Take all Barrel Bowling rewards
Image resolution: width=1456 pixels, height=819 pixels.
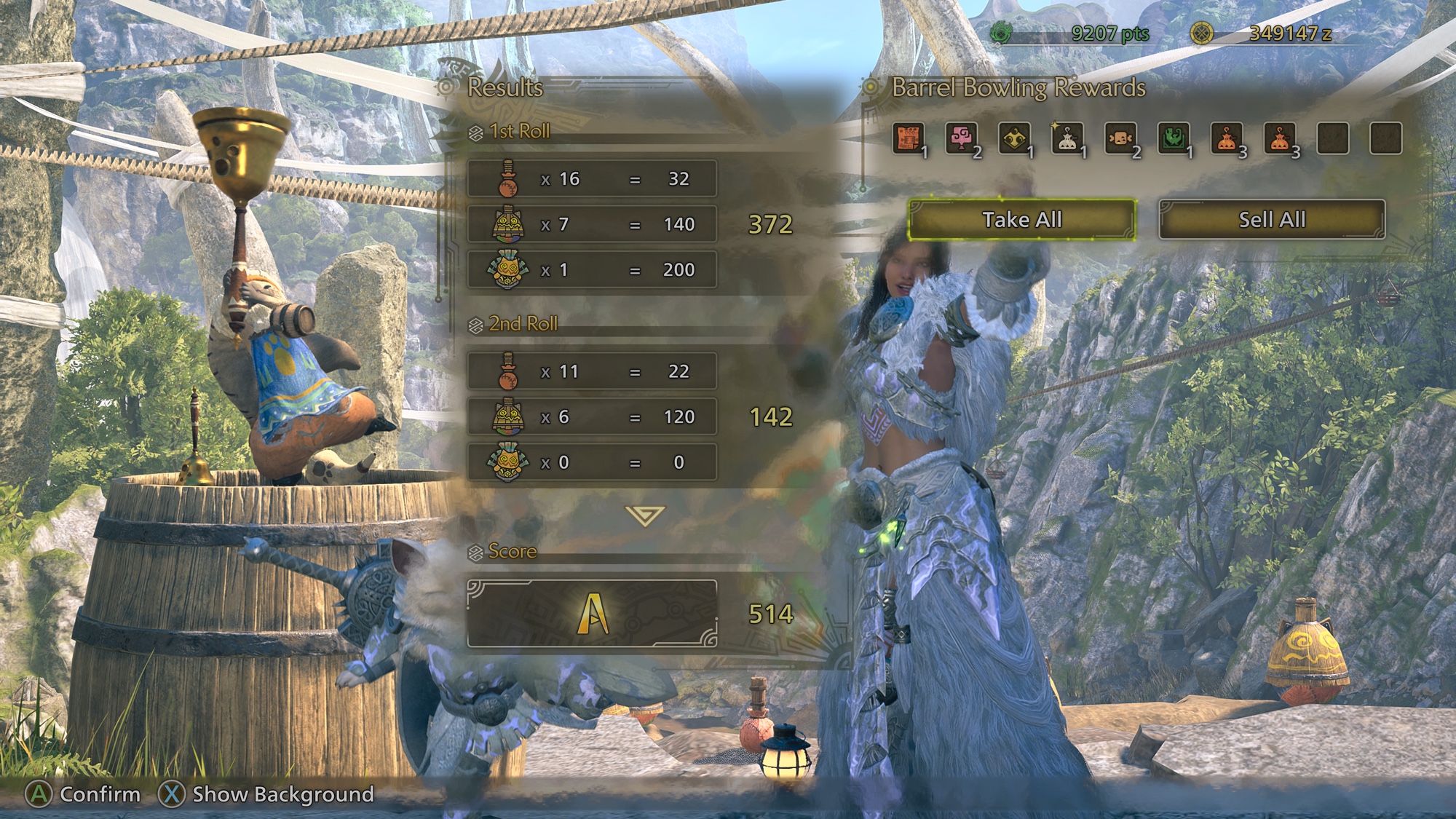click(x=1021, y=219)
